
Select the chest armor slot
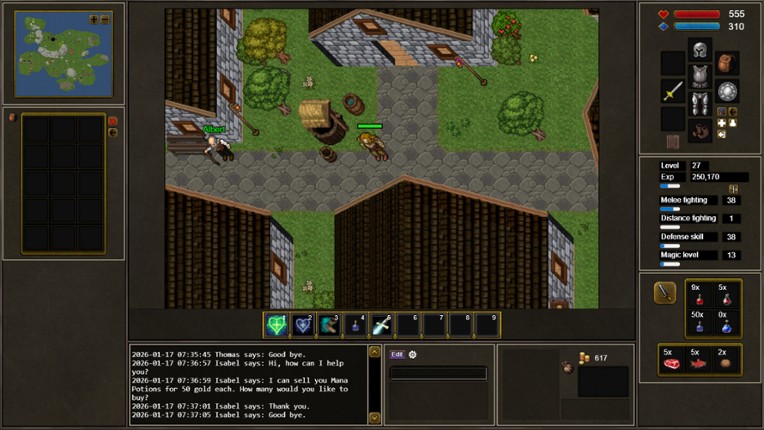[x=699, y=77]
